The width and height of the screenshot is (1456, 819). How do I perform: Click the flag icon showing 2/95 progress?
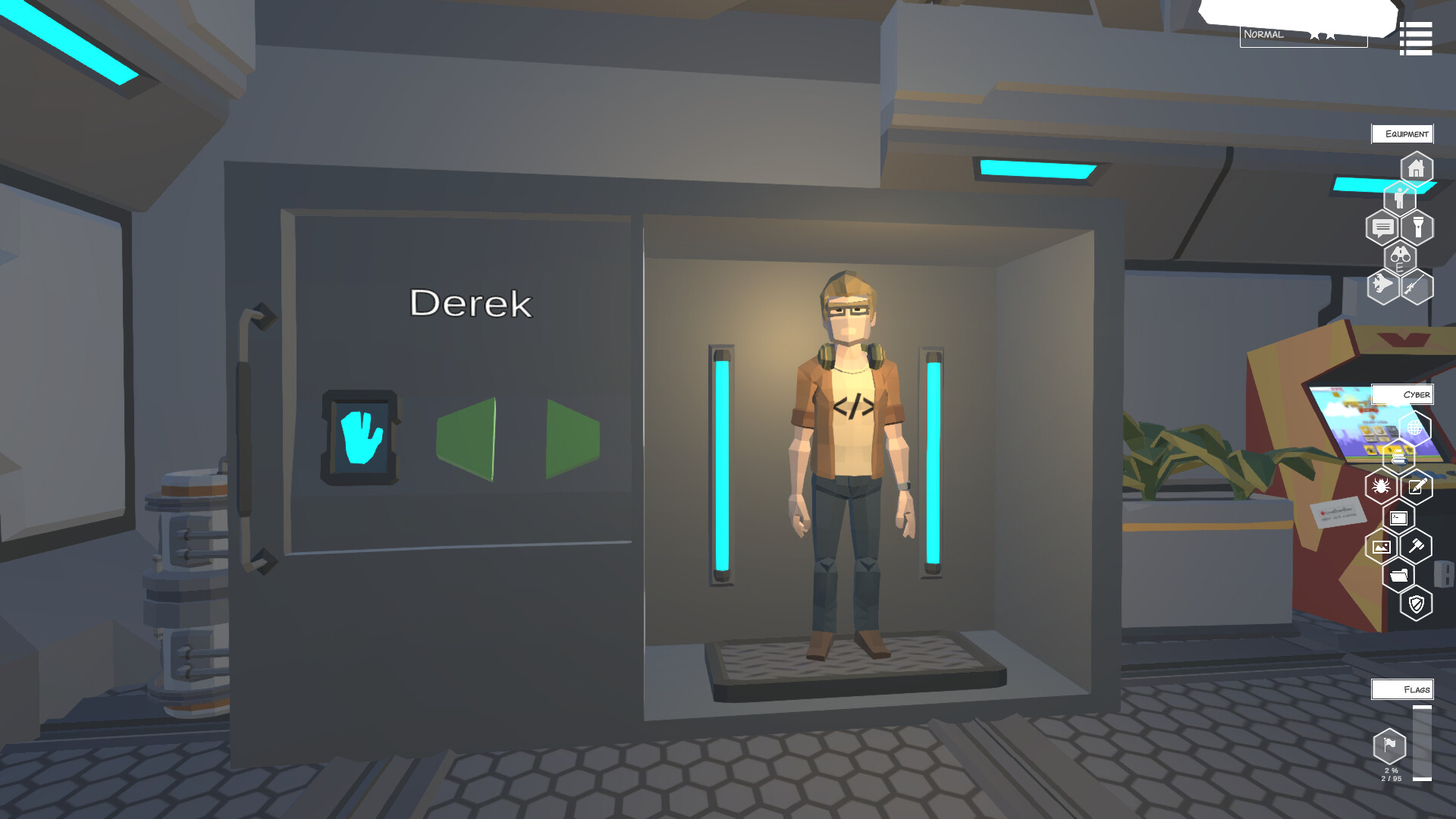(x=1389, y=746)
